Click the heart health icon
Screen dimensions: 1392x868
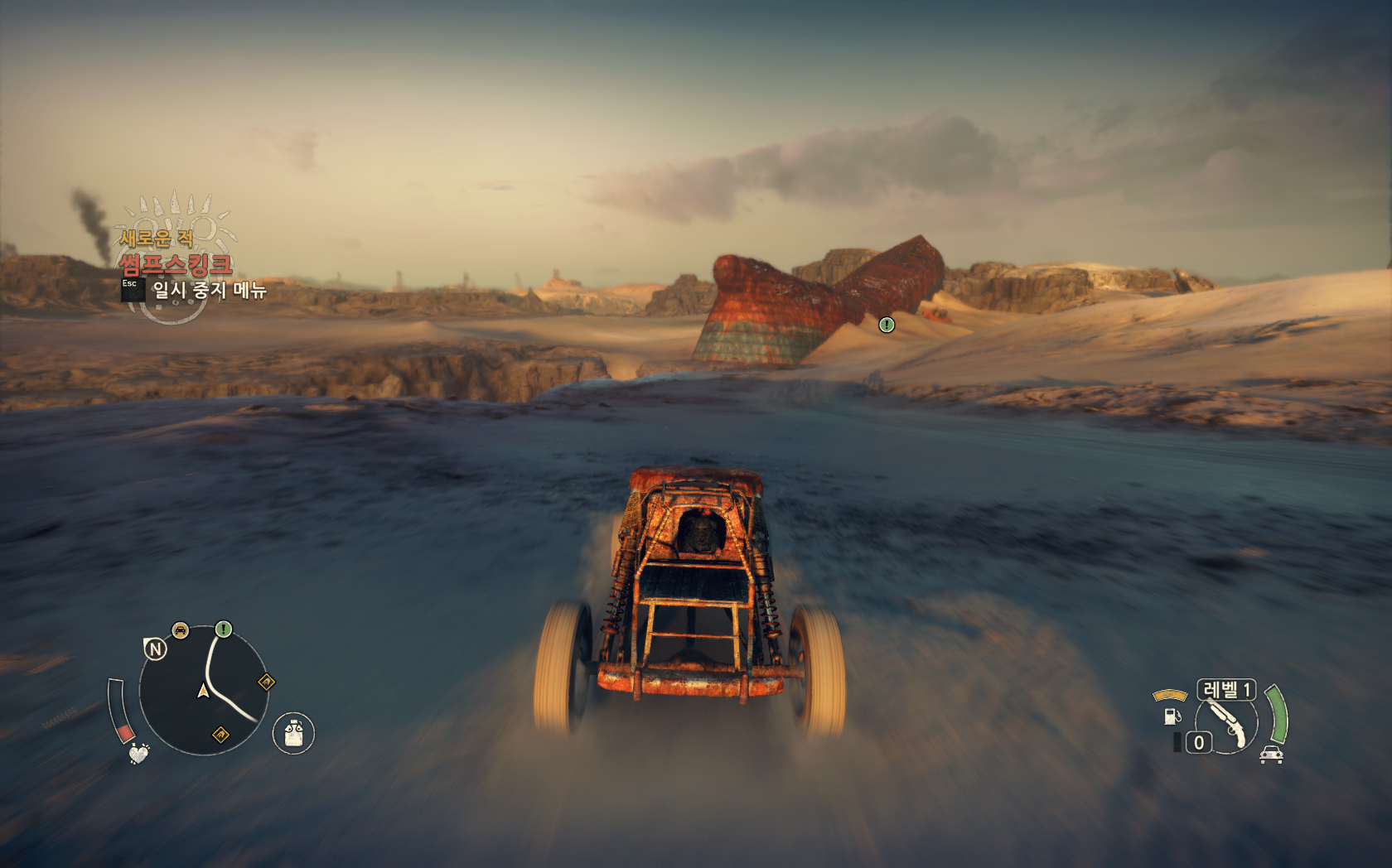(138, 754)
